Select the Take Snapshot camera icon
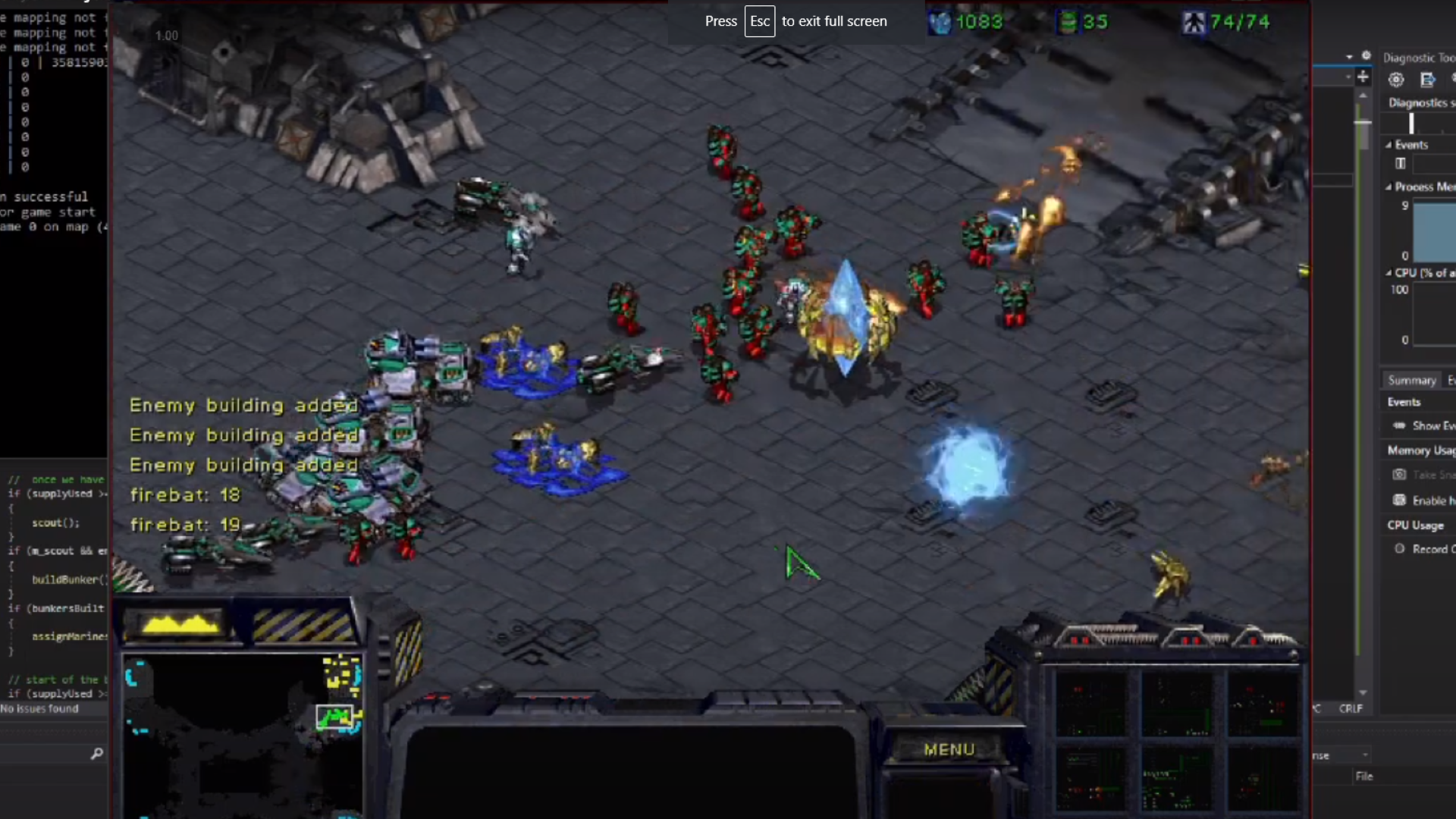The height and width of the screenshot is (819, 1456). coord(1401,474)
